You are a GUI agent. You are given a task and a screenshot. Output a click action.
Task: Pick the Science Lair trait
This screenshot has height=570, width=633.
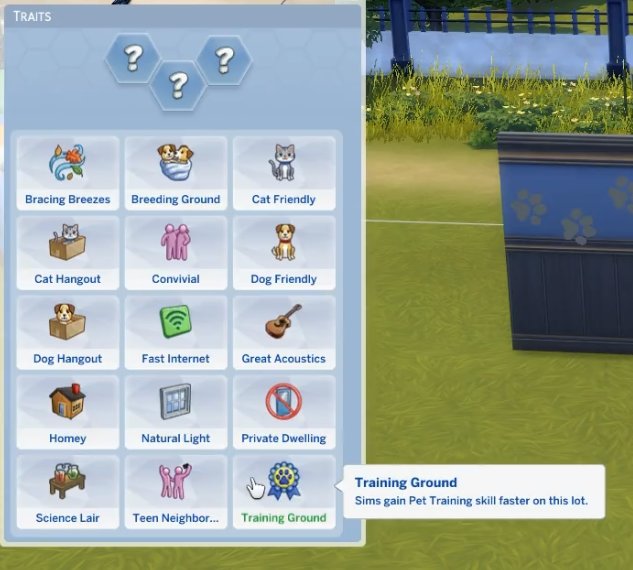tap(68, 492)
